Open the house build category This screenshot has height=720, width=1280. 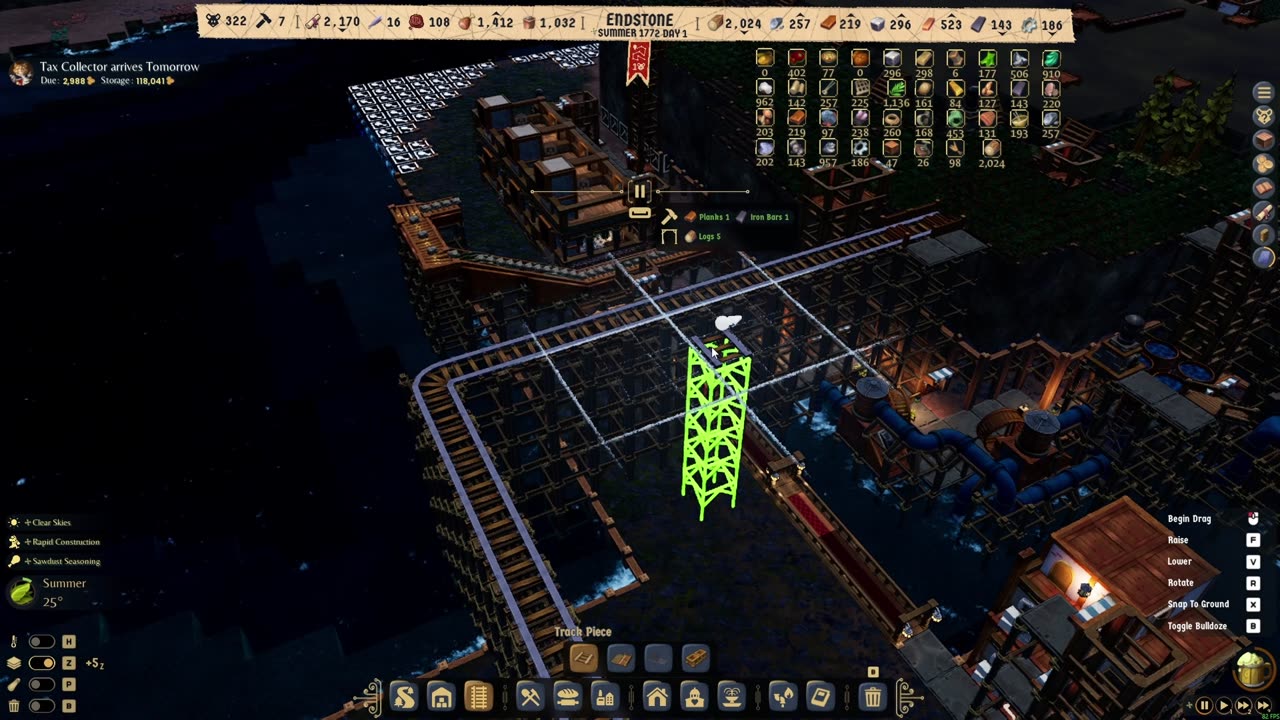pyautogui.click(x=656, y=696)
